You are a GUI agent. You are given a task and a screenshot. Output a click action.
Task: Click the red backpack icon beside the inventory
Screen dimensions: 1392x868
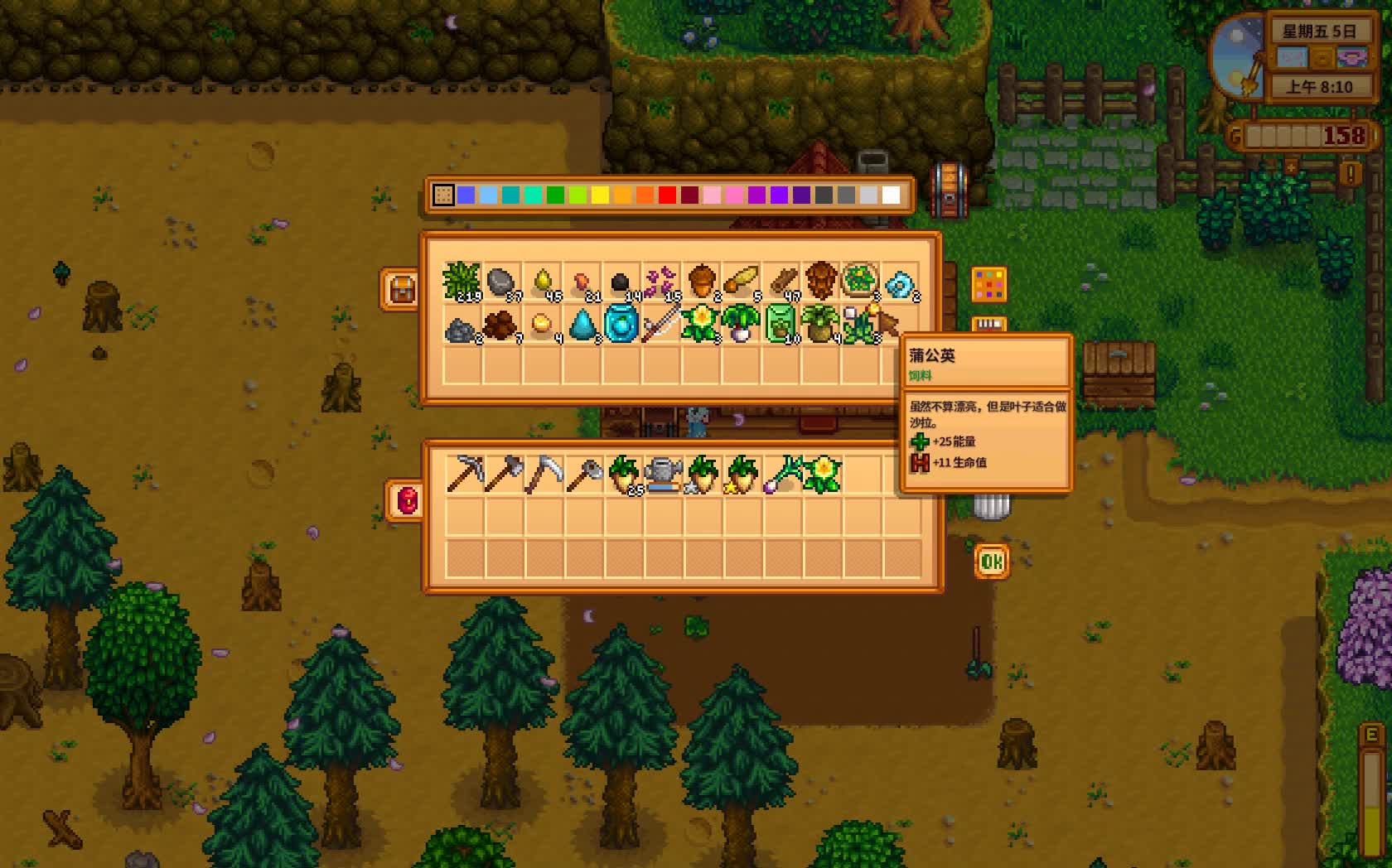coord(406,500)
